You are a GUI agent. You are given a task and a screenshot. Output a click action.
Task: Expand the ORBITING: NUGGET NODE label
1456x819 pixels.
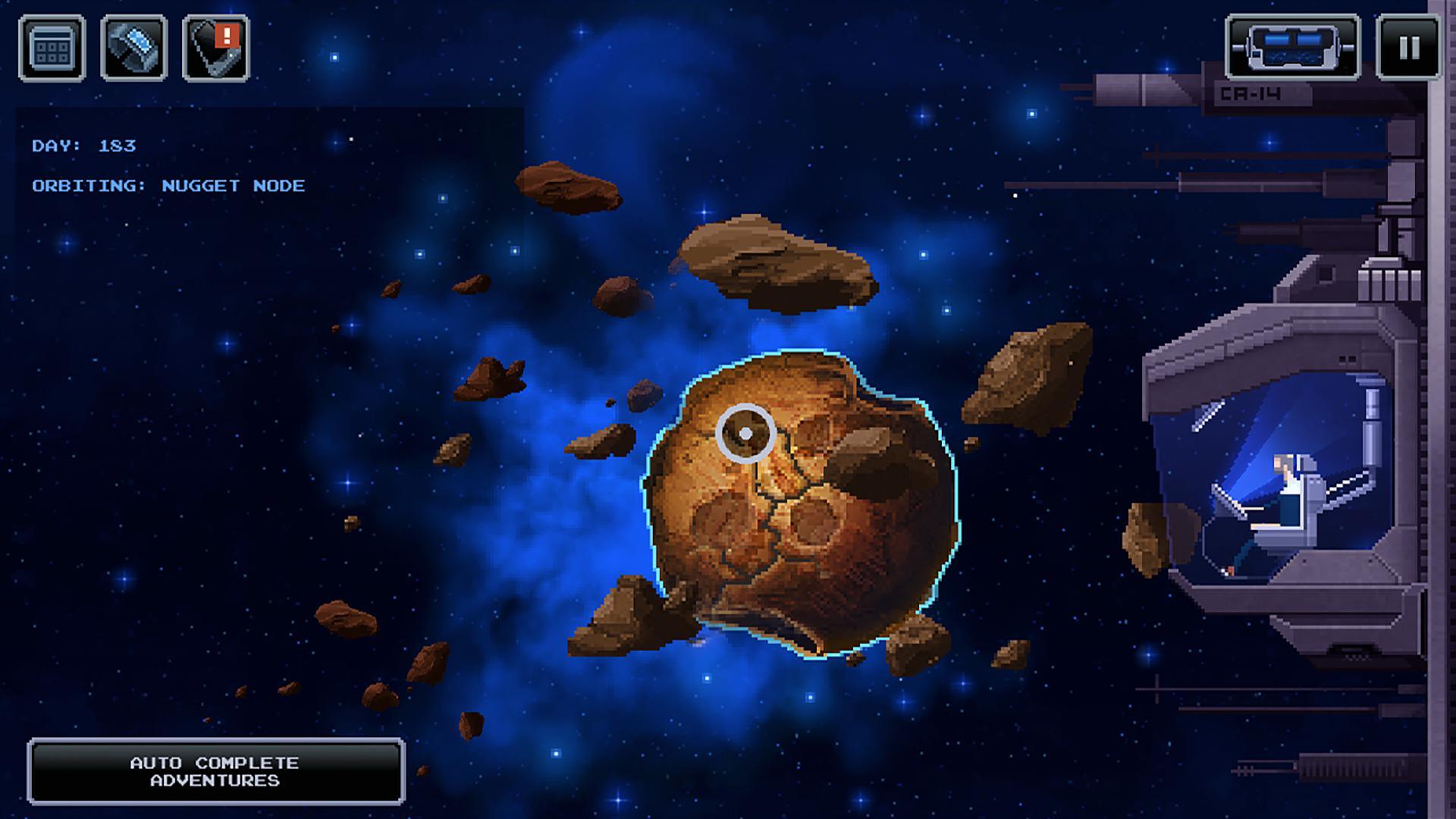click(x=168, y=184)
